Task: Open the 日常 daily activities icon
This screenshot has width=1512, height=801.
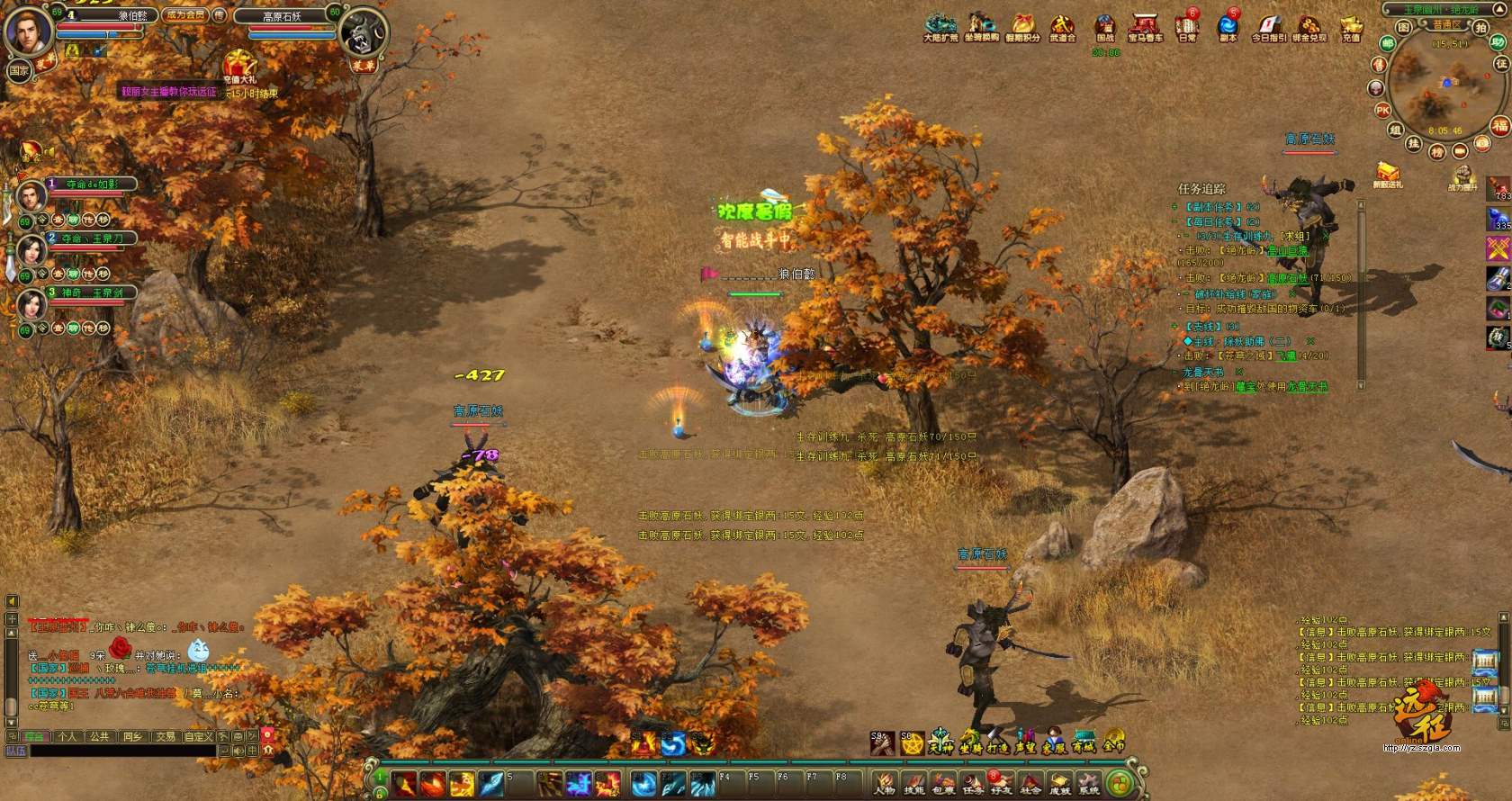Action: pos(1188,26)
